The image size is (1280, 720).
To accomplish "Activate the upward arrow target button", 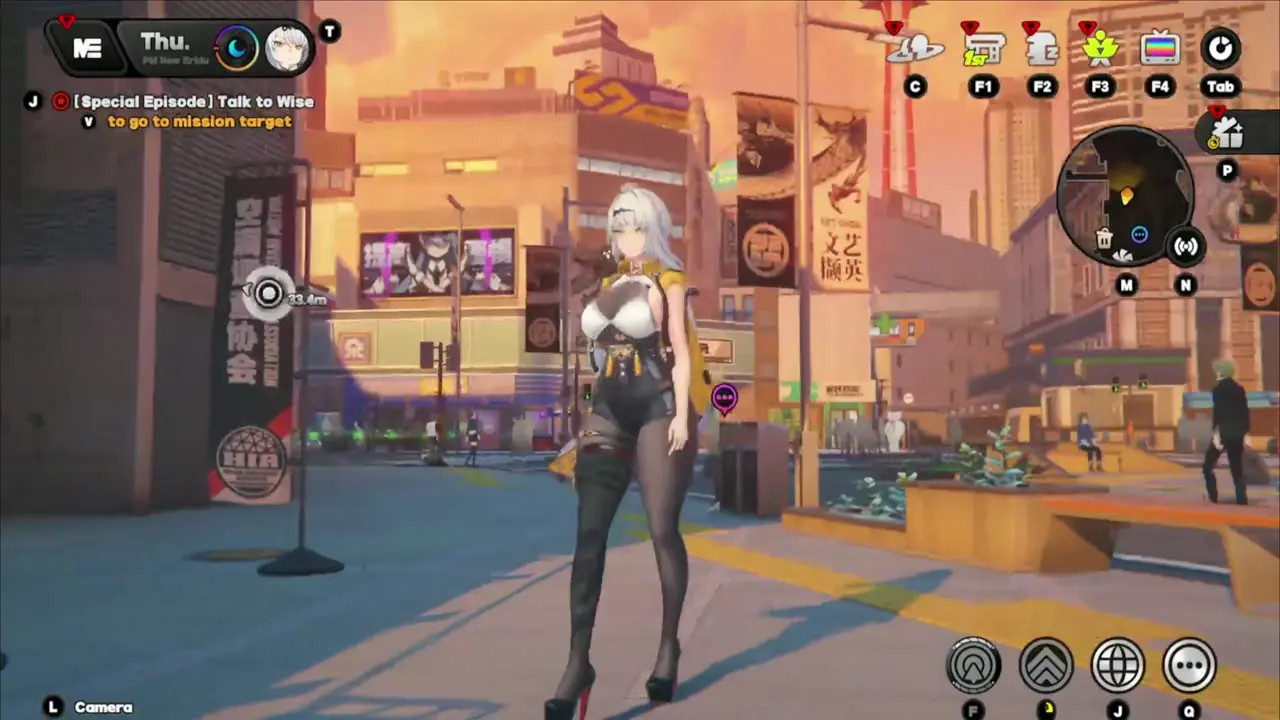I will tap(973, 665).
